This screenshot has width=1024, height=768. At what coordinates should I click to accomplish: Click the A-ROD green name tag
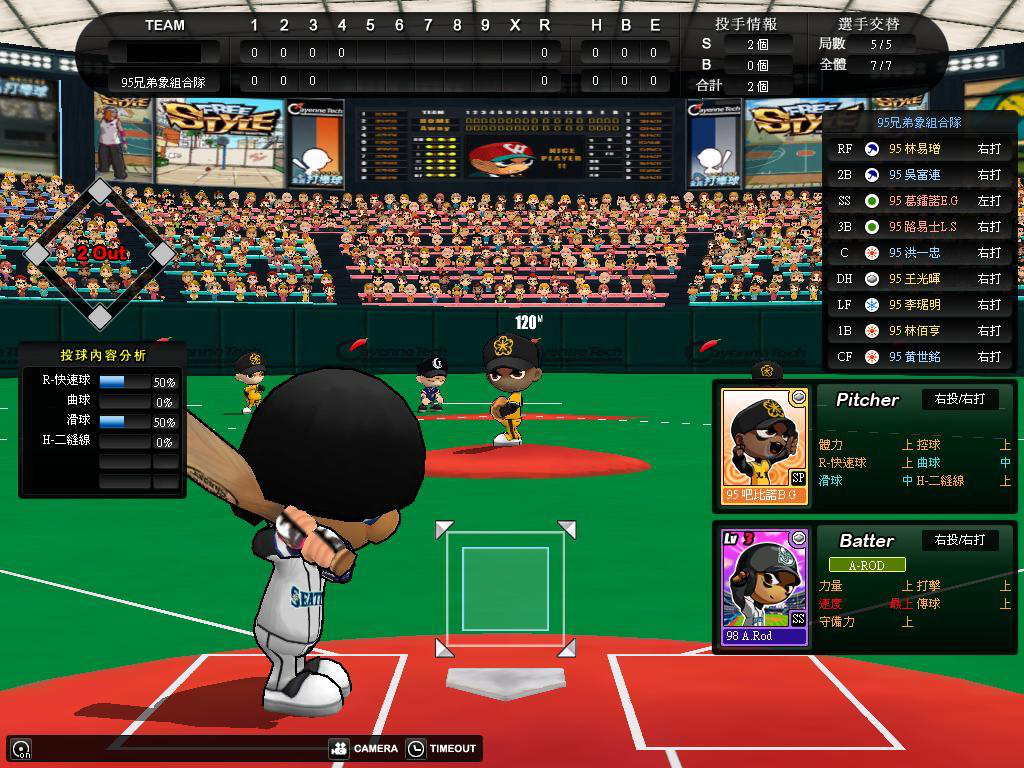click(866, 565)
